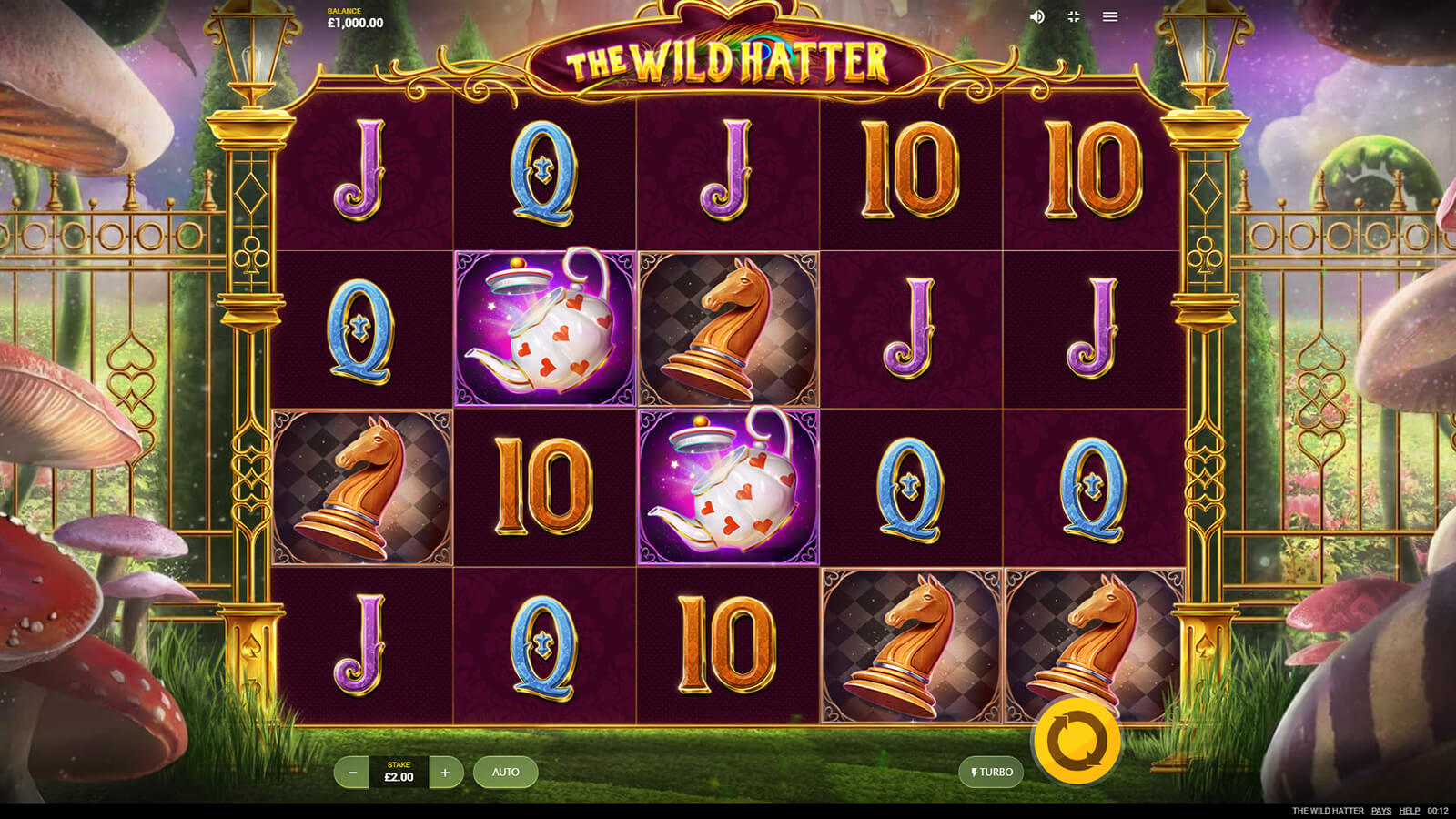Toggle TURBO mode

point(991,773)
